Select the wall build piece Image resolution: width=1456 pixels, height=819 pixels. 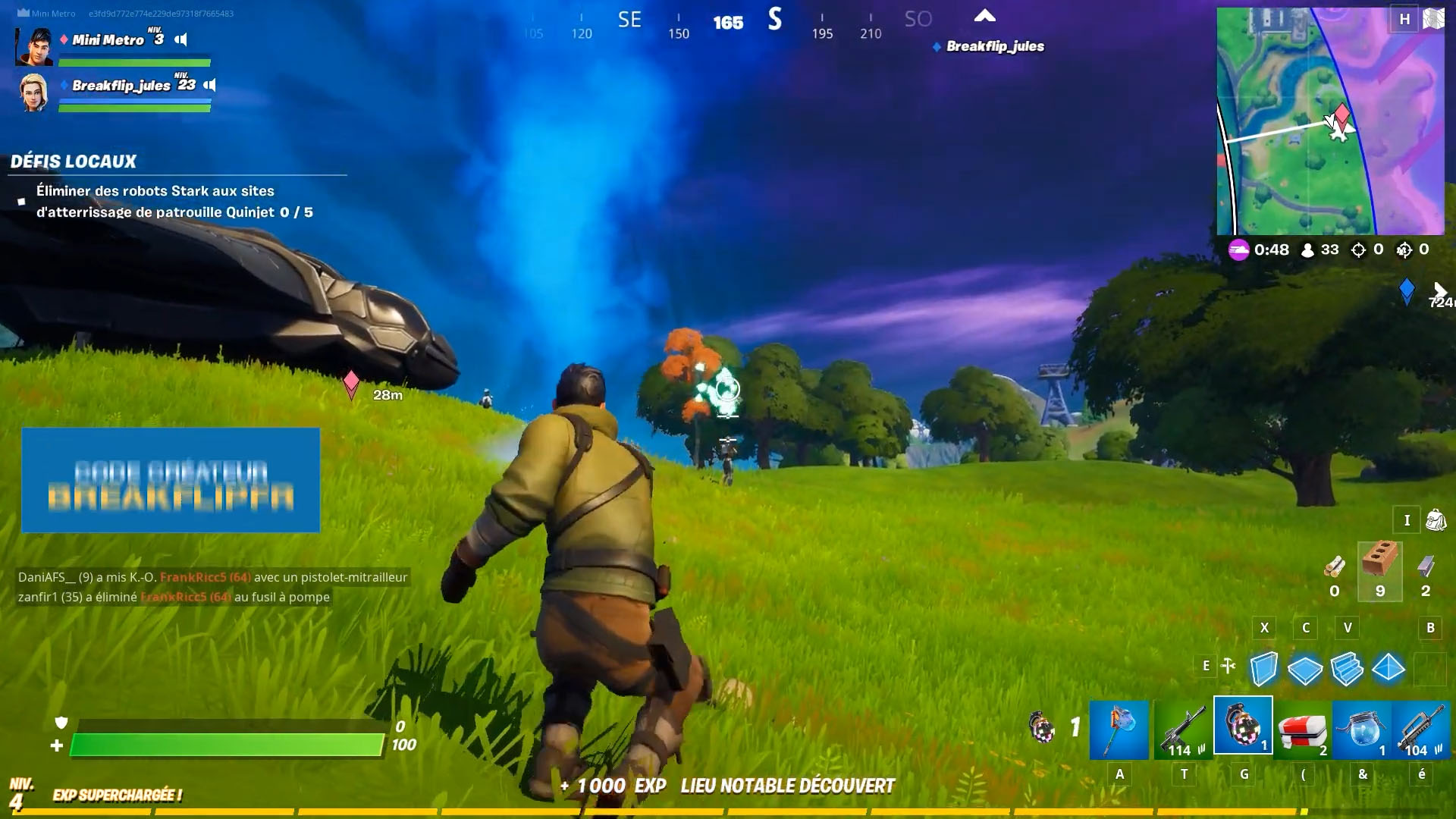(x=1265, y=668)
